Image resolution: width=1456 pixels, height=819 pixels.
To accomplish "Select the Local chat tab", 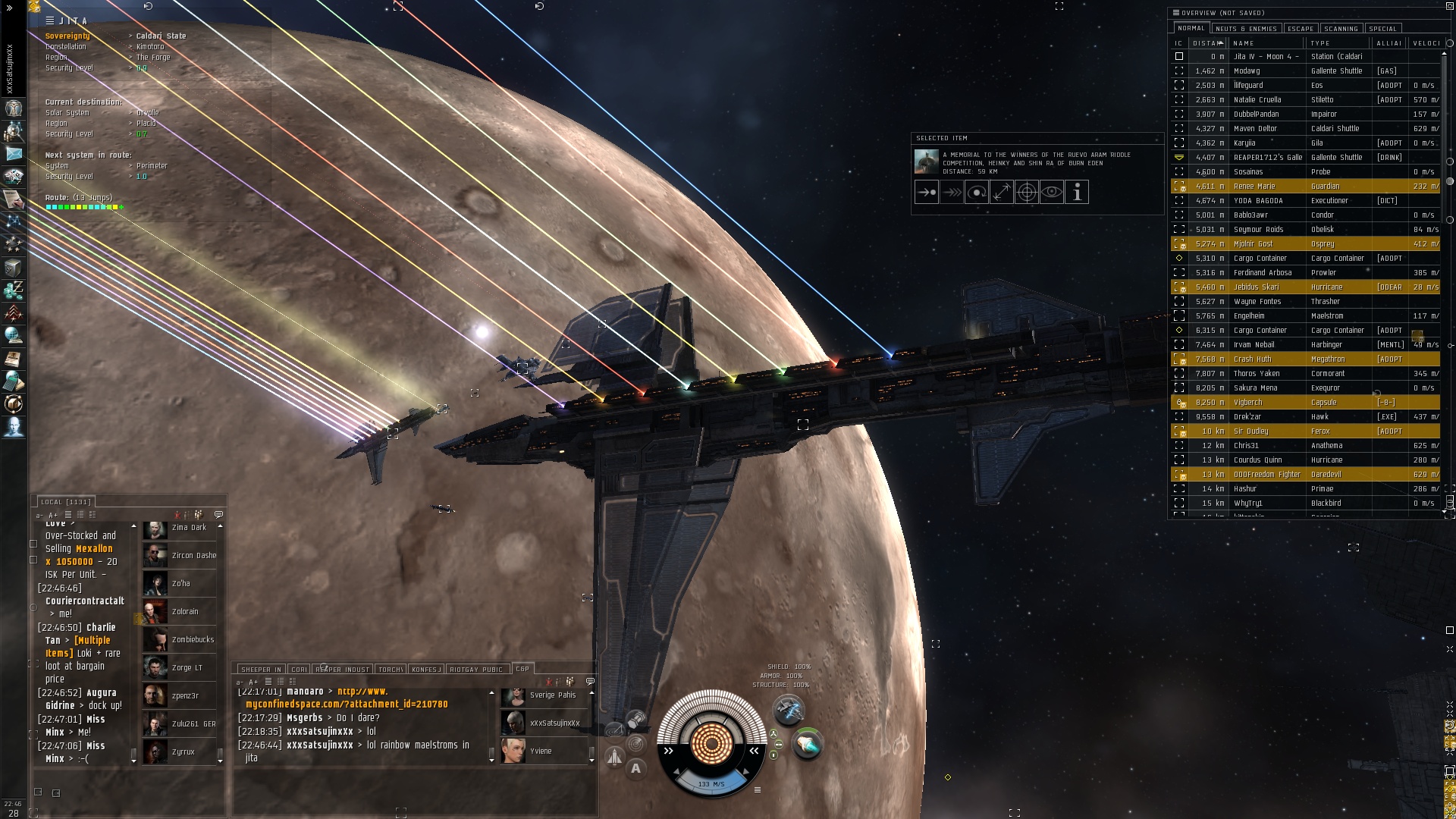I will [x=65, y=502].
